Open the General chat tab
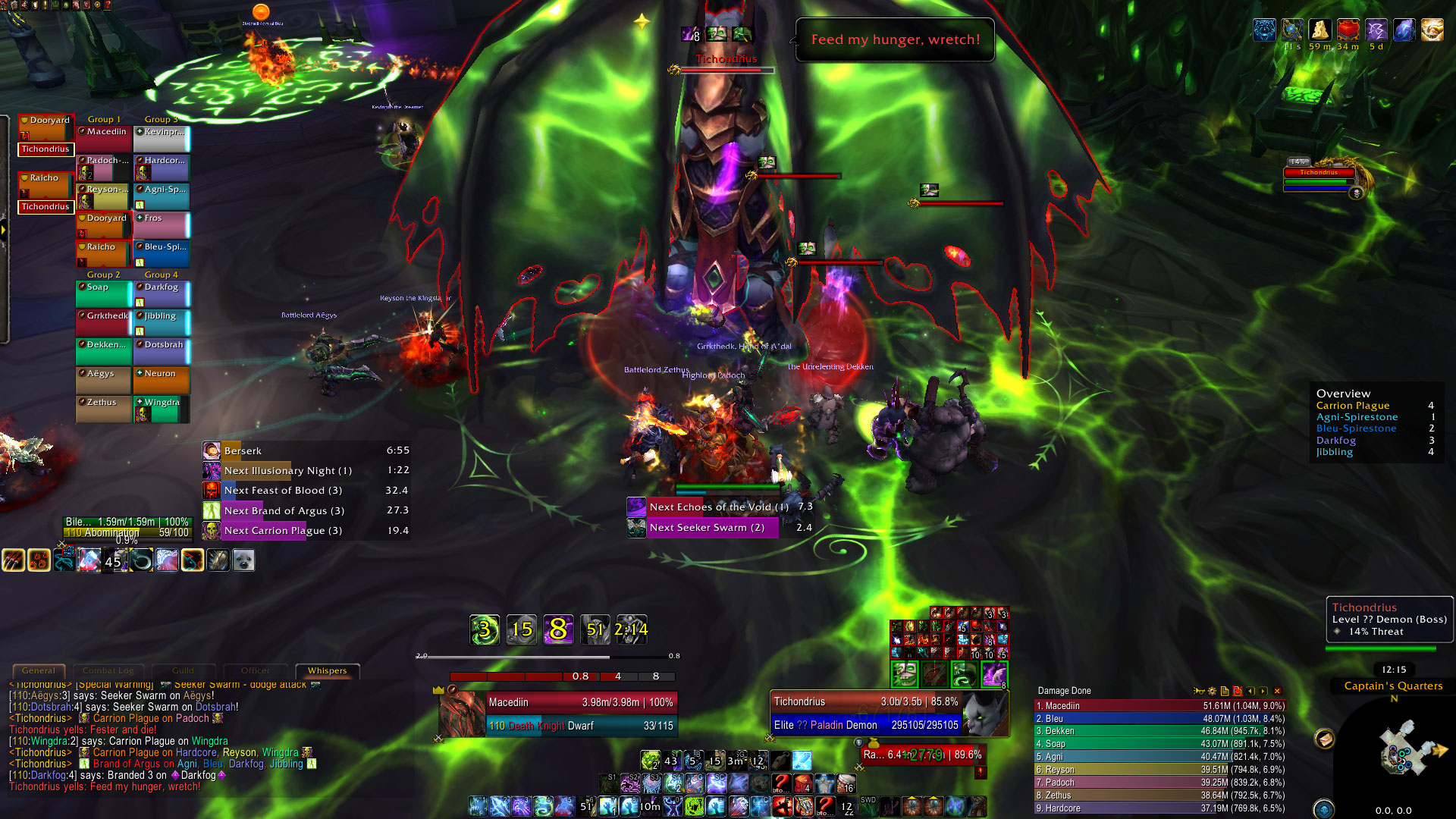This screenshot has width=1456, height=819. coord(38,670)
